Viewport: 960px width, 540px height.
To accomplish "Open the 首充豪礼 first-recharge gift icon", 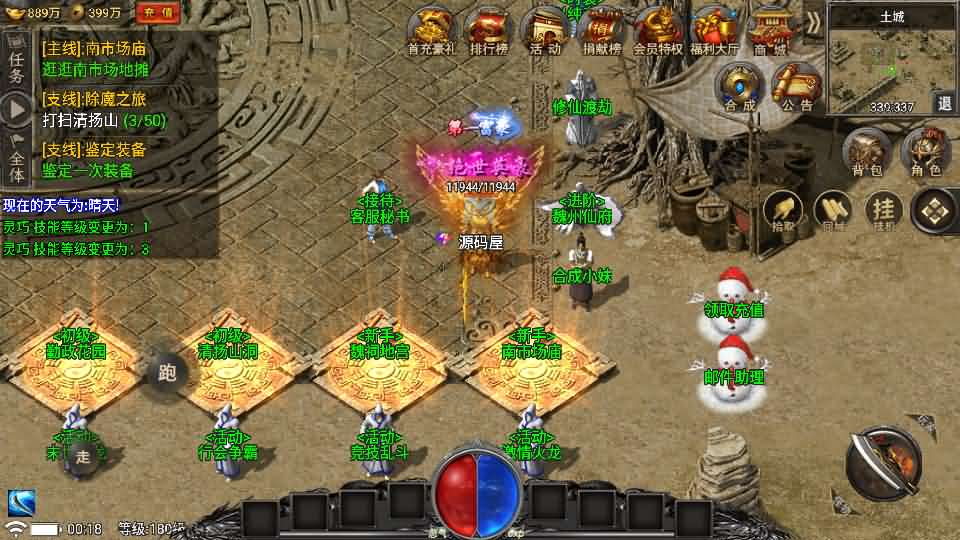I will 431,30.
